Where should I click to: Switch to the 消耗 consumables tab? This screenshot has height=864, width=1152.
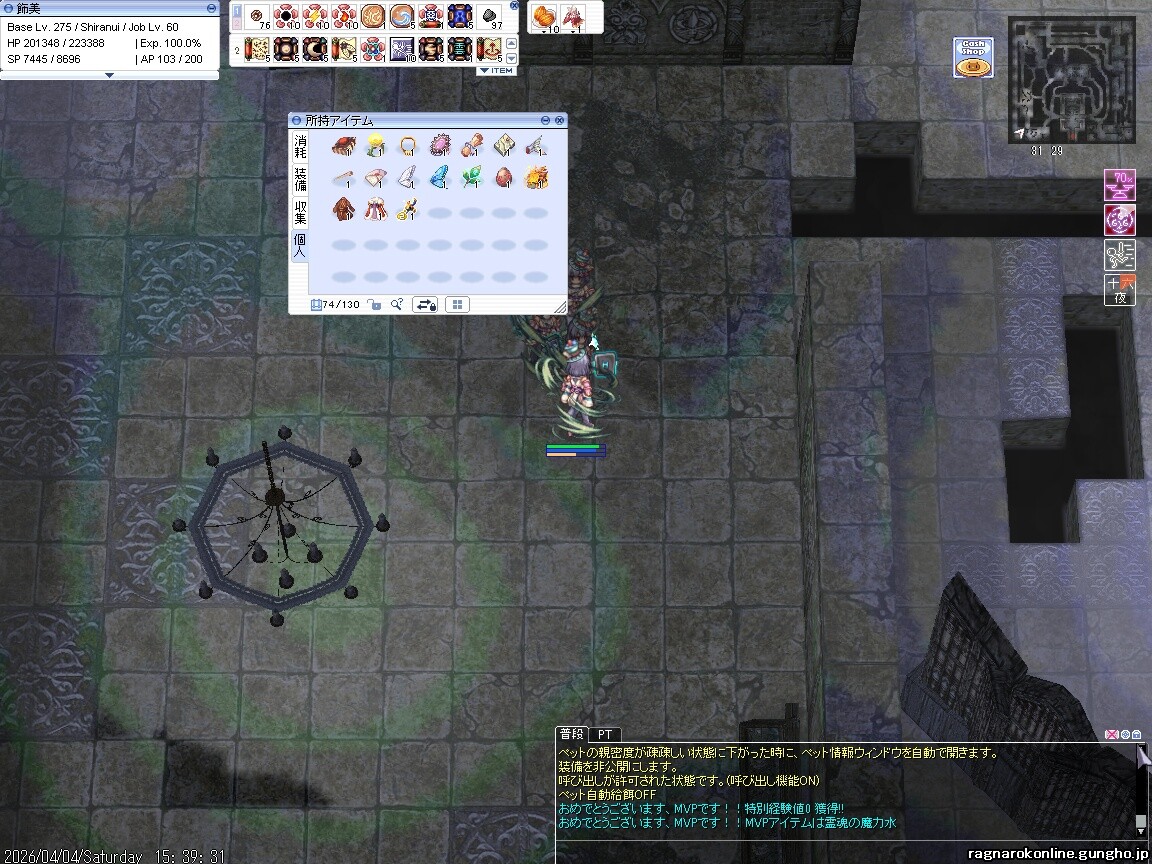[x=300, y=148]
